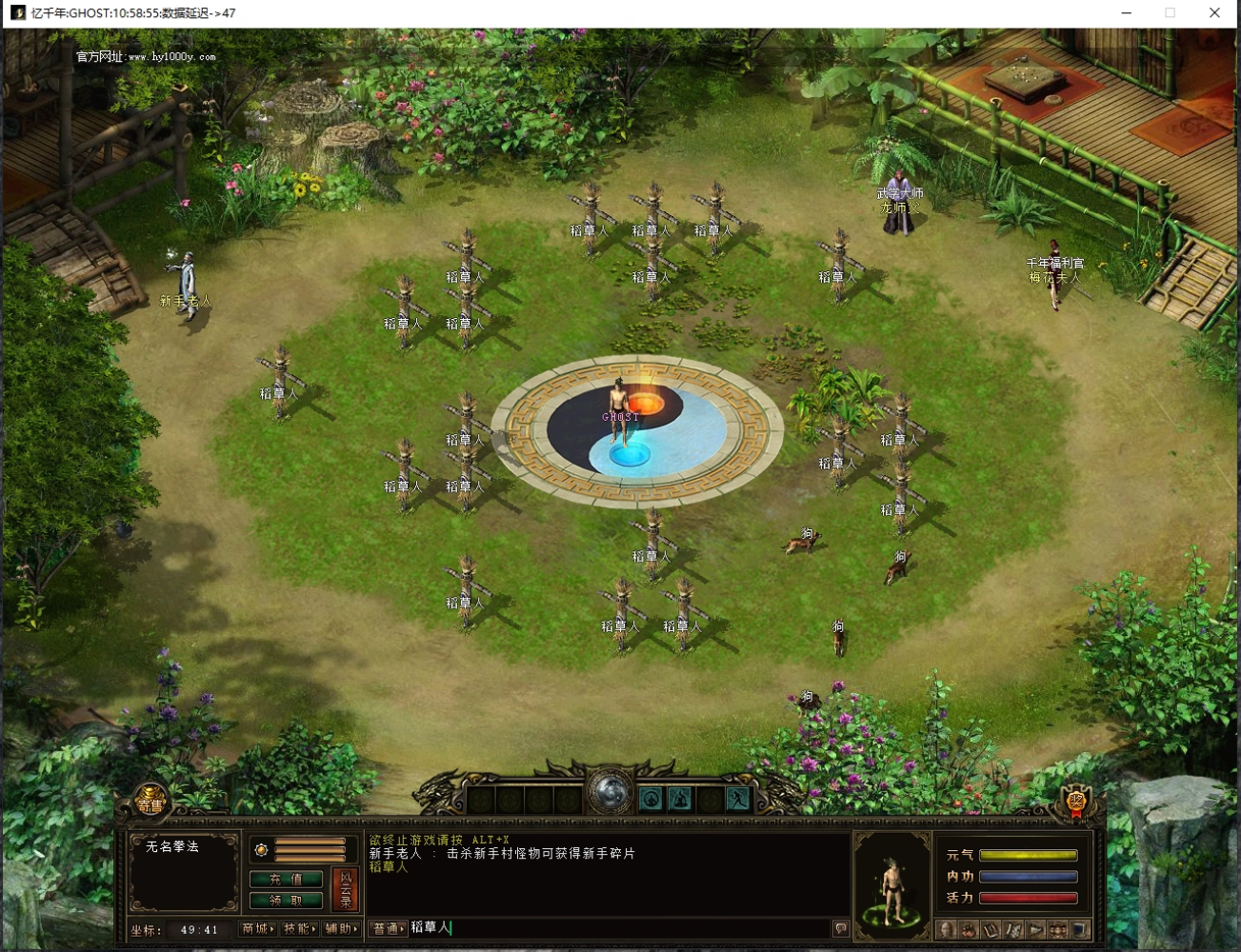The height and width of the screenshot is (952, 1241).
Task: Open the 普通 chat channel dropdown
Action: [388, 929]
